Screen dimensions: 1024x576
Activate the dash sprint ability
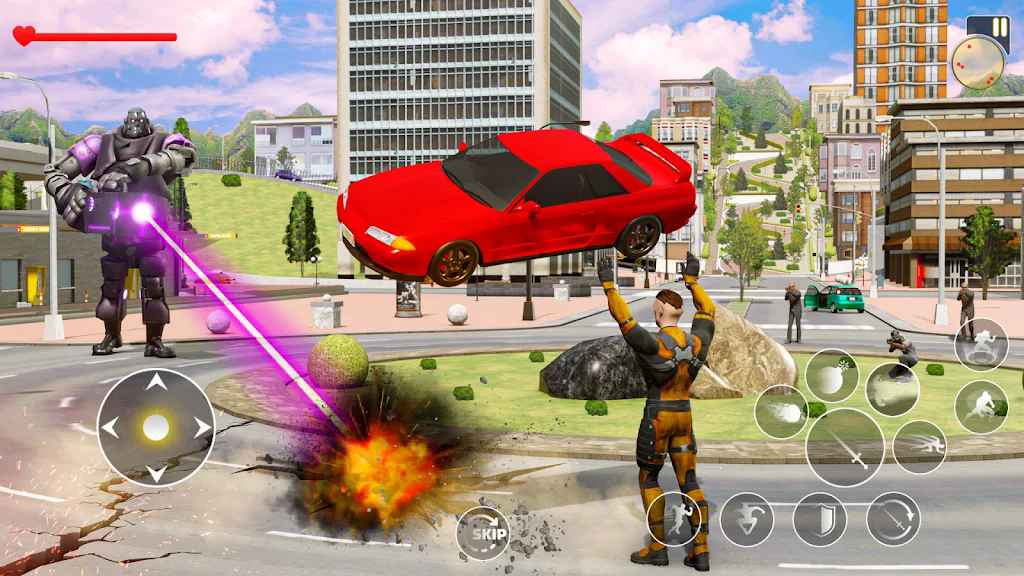point(919,447)
